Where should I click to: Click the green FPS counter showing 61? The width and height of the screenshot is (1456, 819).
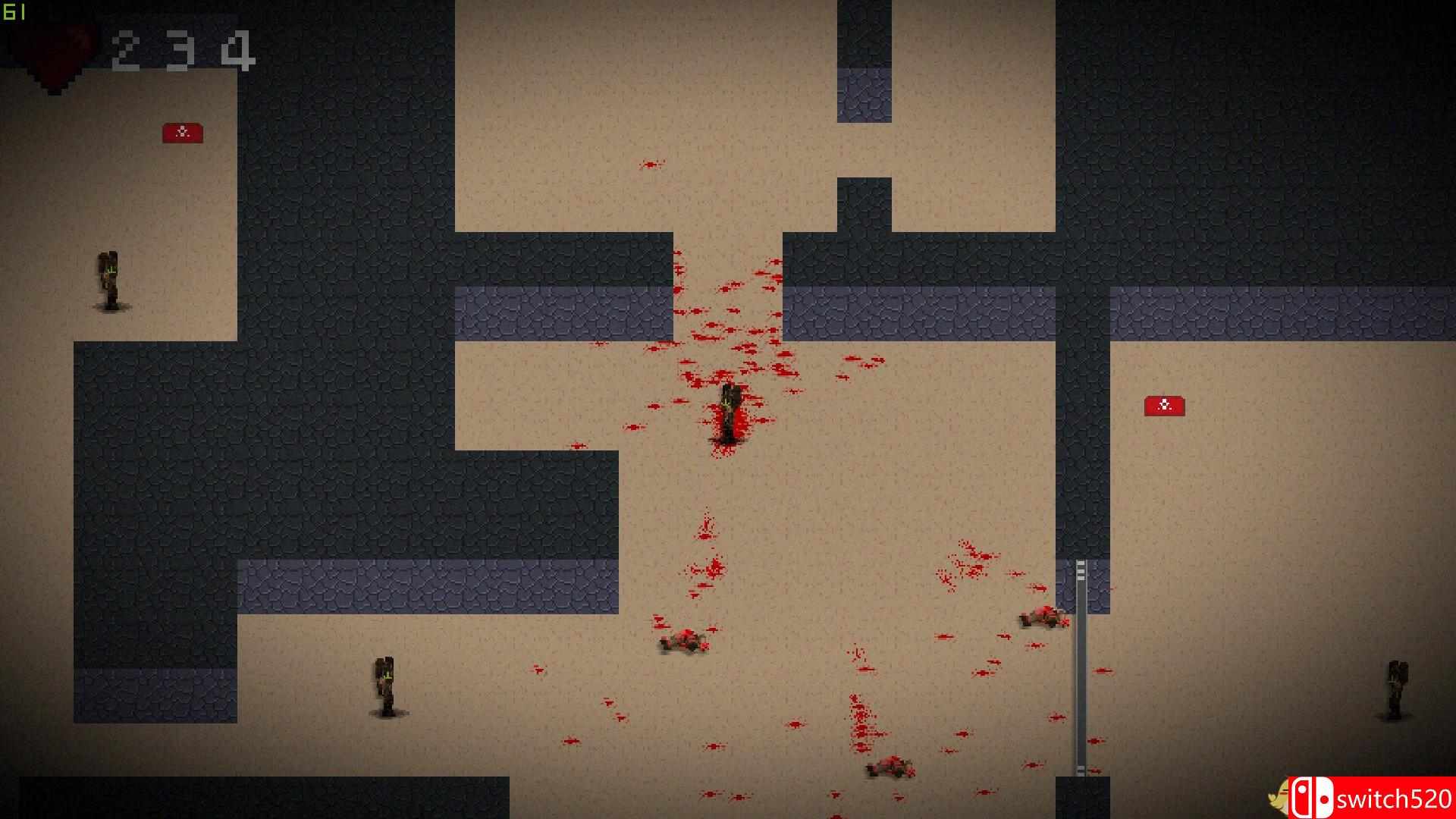(14, 12)
